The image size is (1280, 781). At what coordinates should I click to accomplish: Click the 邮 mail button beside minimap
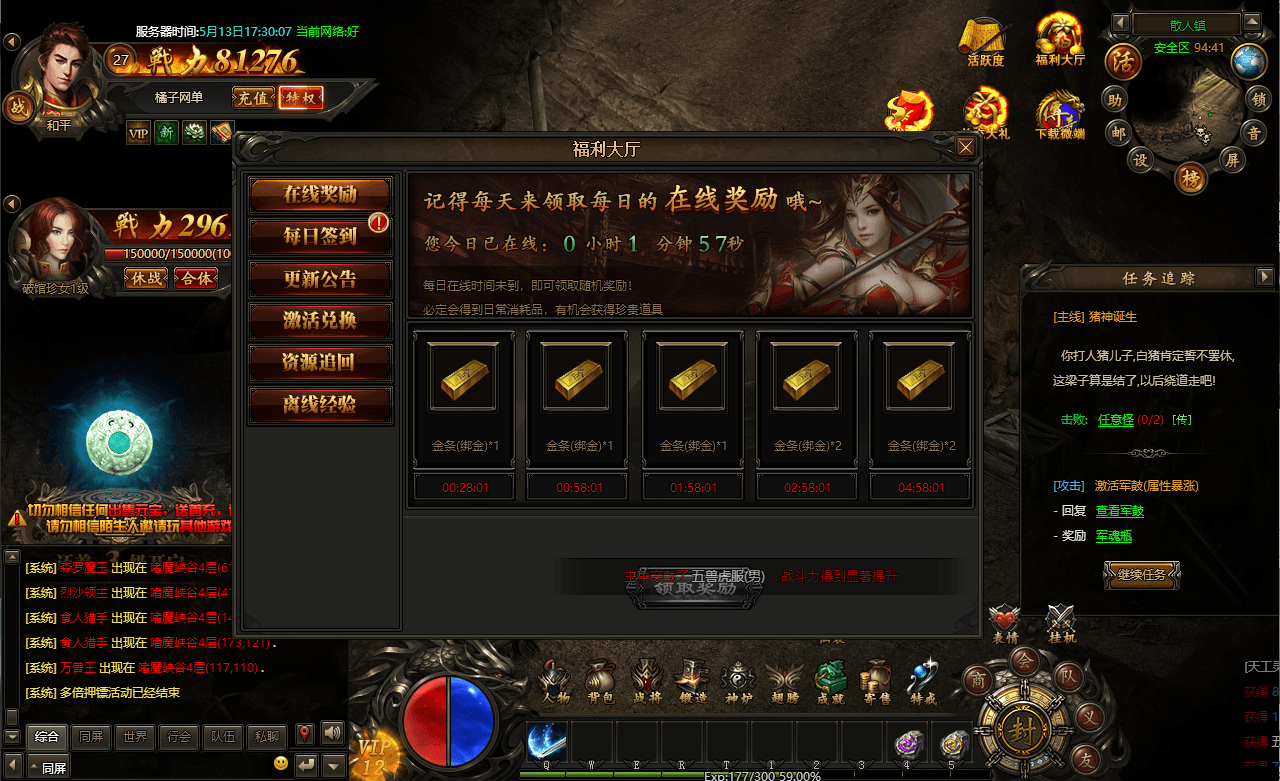click(1115, 132)
